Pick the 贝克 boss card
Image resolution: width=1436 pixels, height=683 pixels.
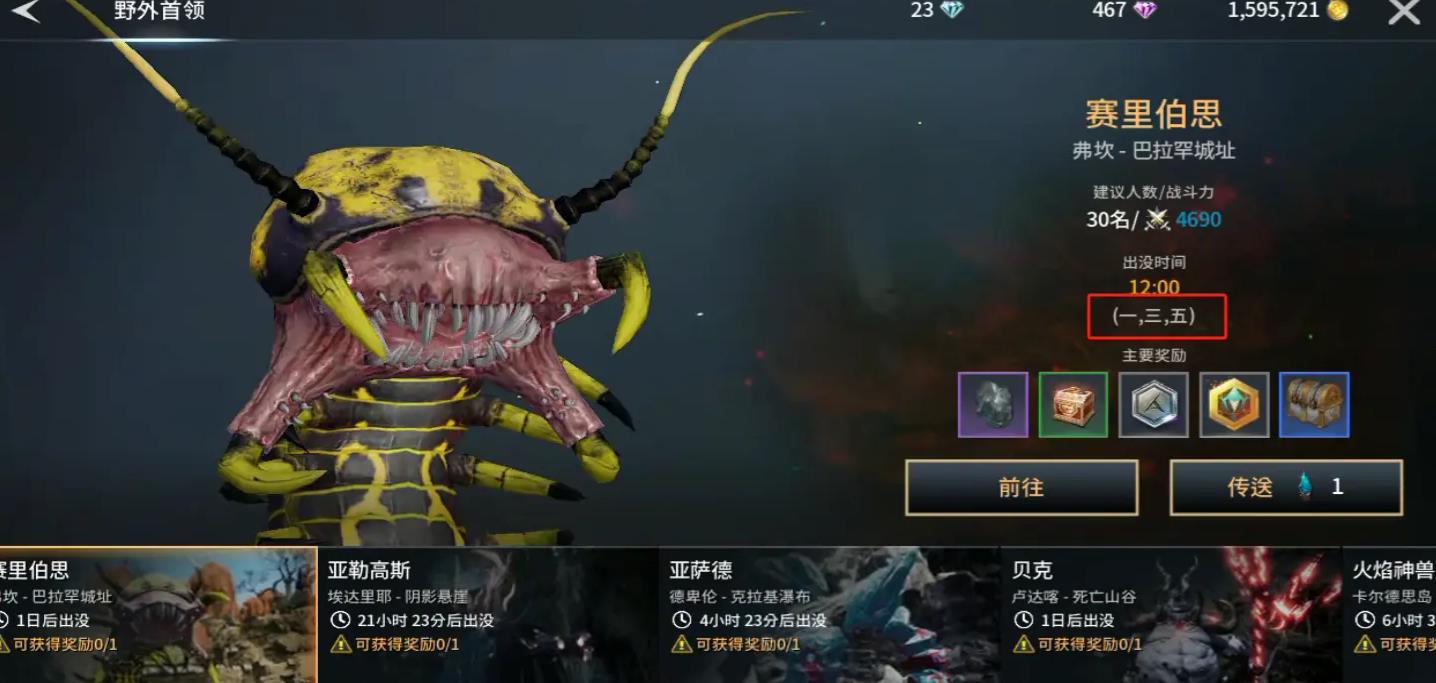(x=1170, y=614)
